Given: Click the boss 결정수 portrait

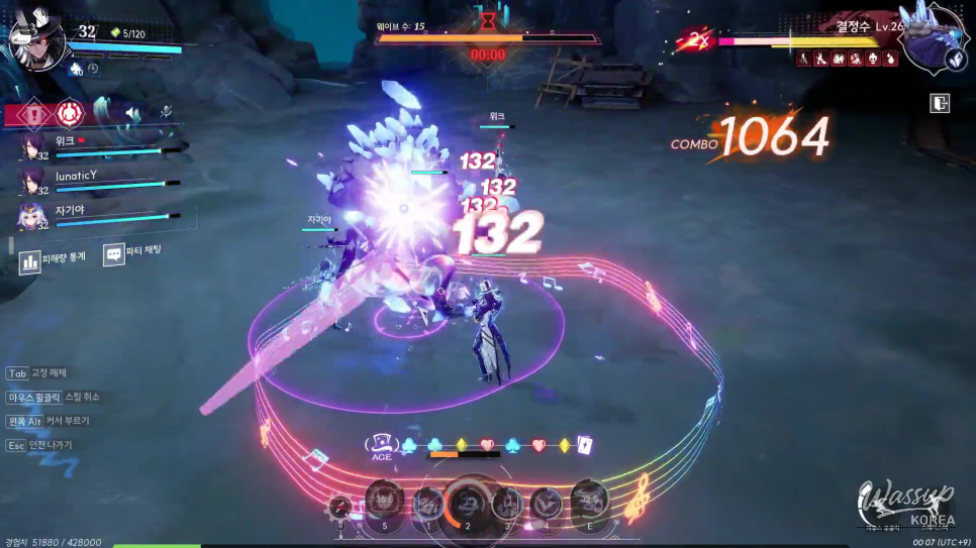Looking at the screenshot, I should click(928, 38).
